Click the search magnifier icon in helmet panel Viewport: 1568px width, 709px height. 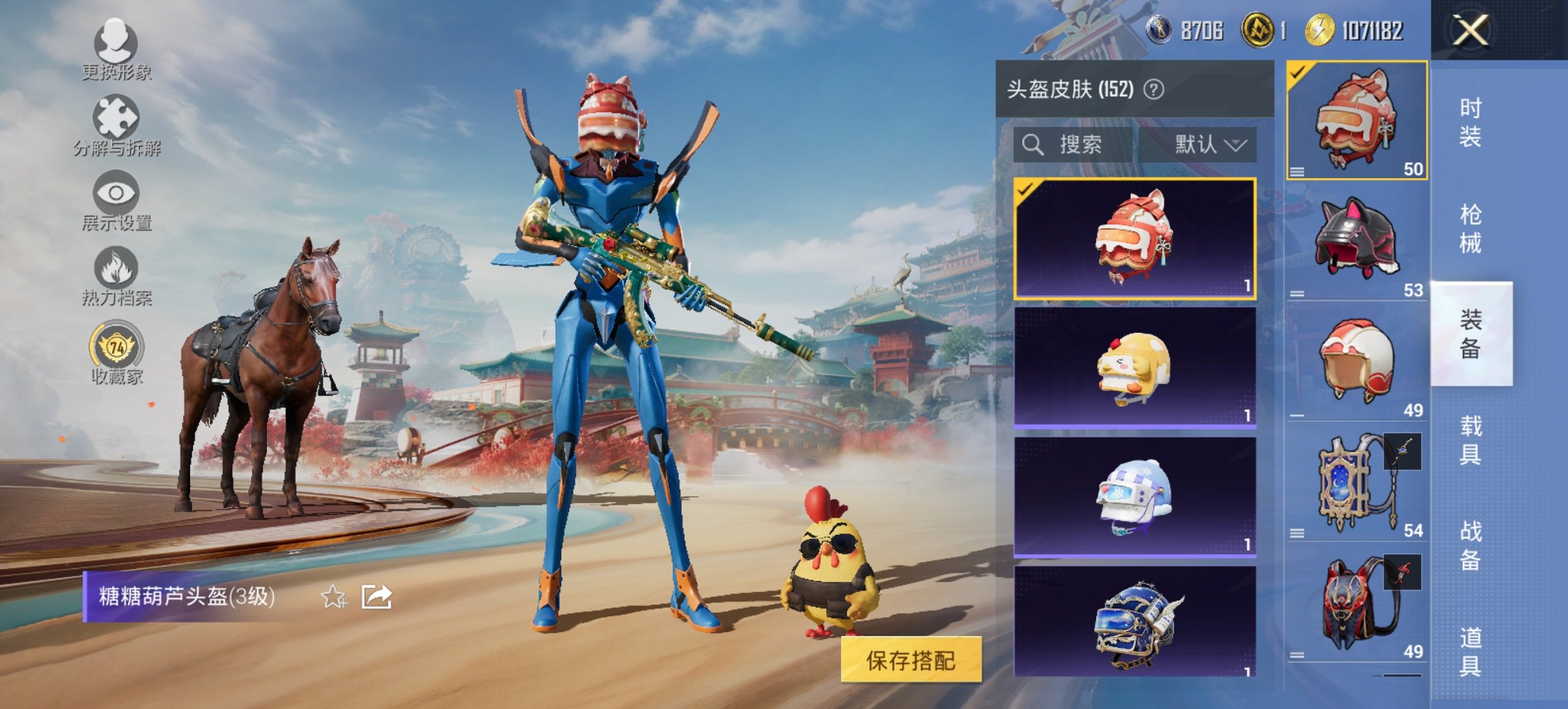(x=1032, y=145)
